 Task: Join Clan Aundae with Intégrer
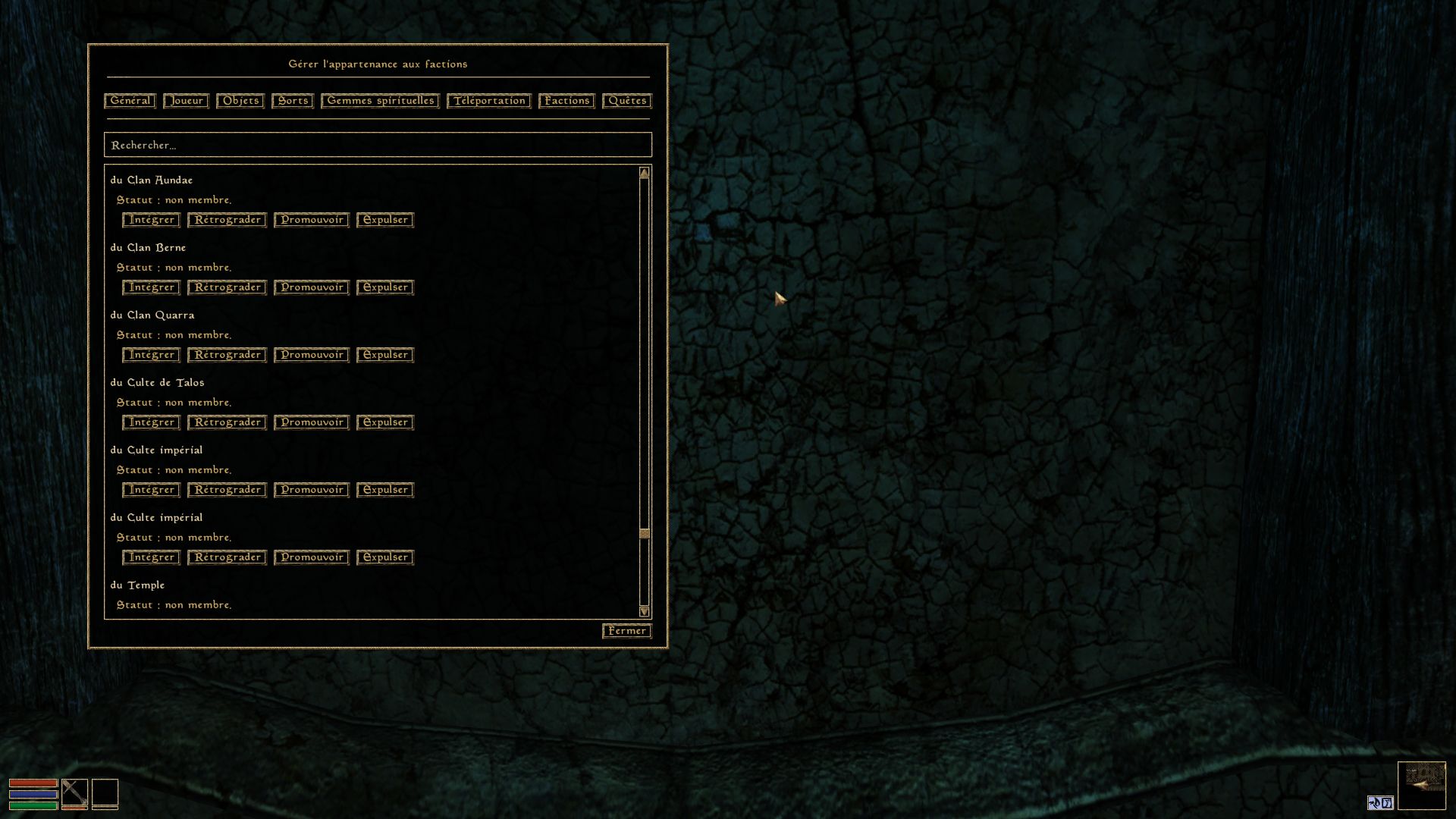151,220
